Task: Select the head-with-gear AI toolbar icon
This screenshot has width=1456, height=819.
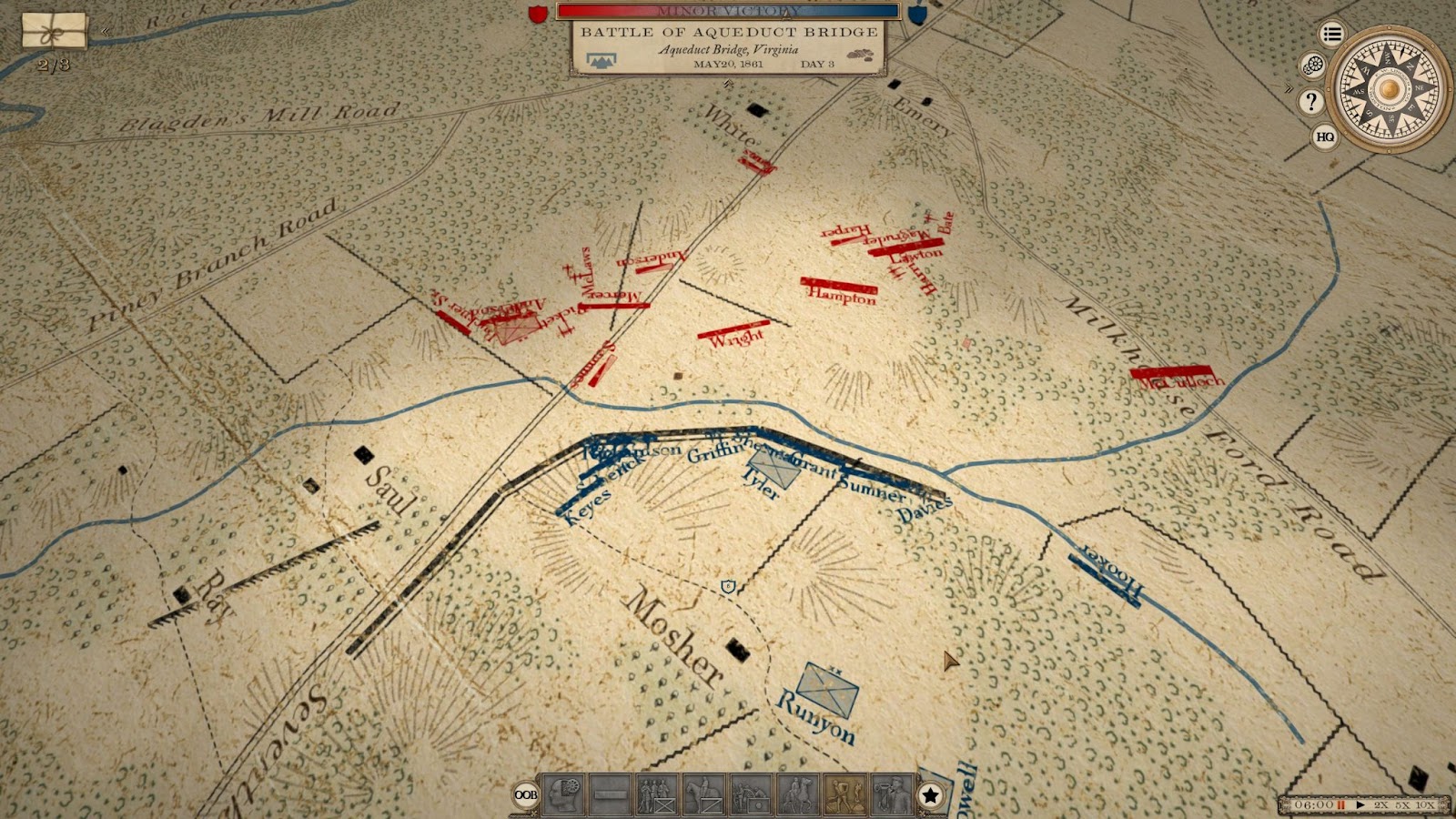Action: click(x=562, y=795)
